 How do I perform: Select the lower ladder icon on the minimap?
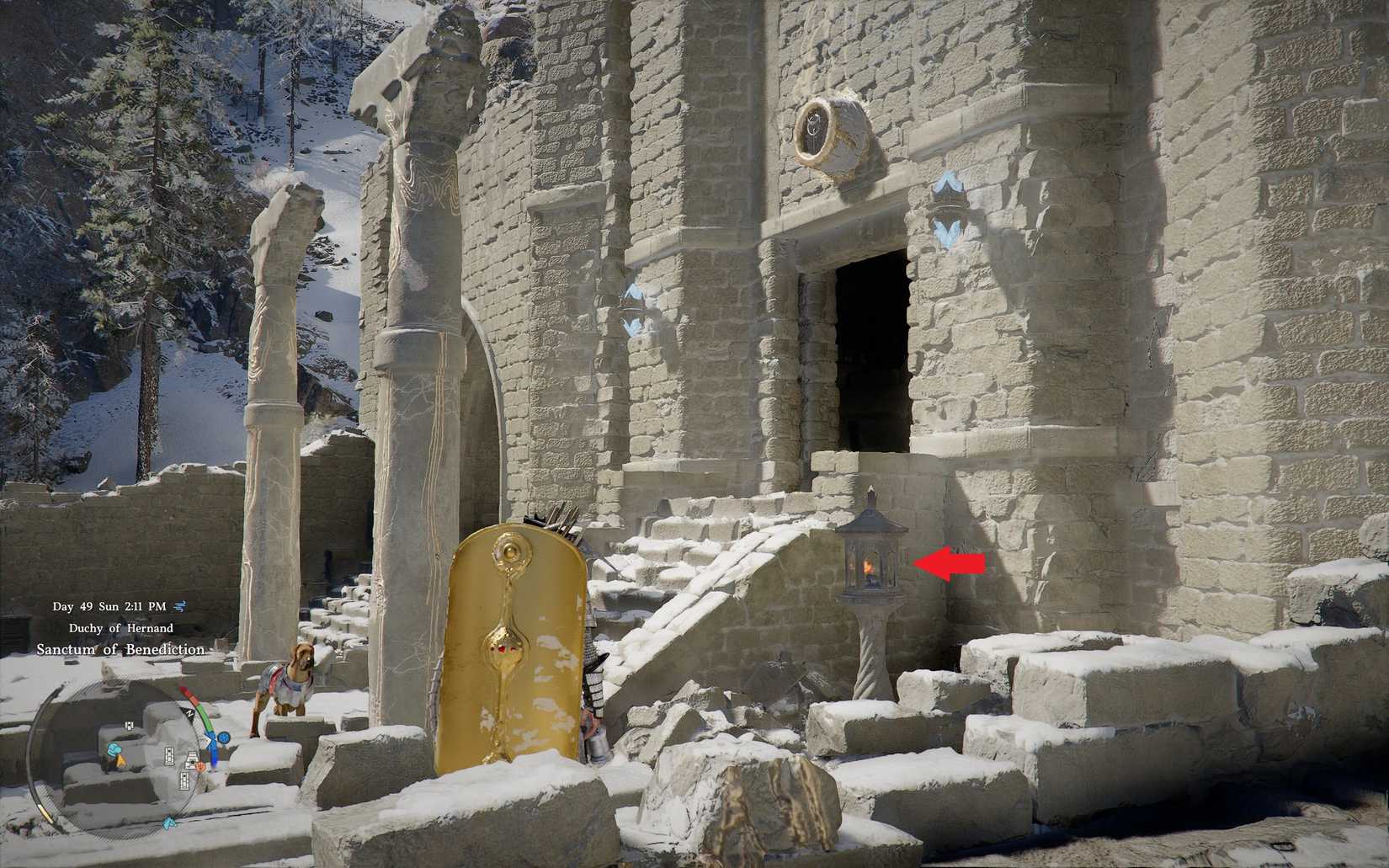(184, 780)
